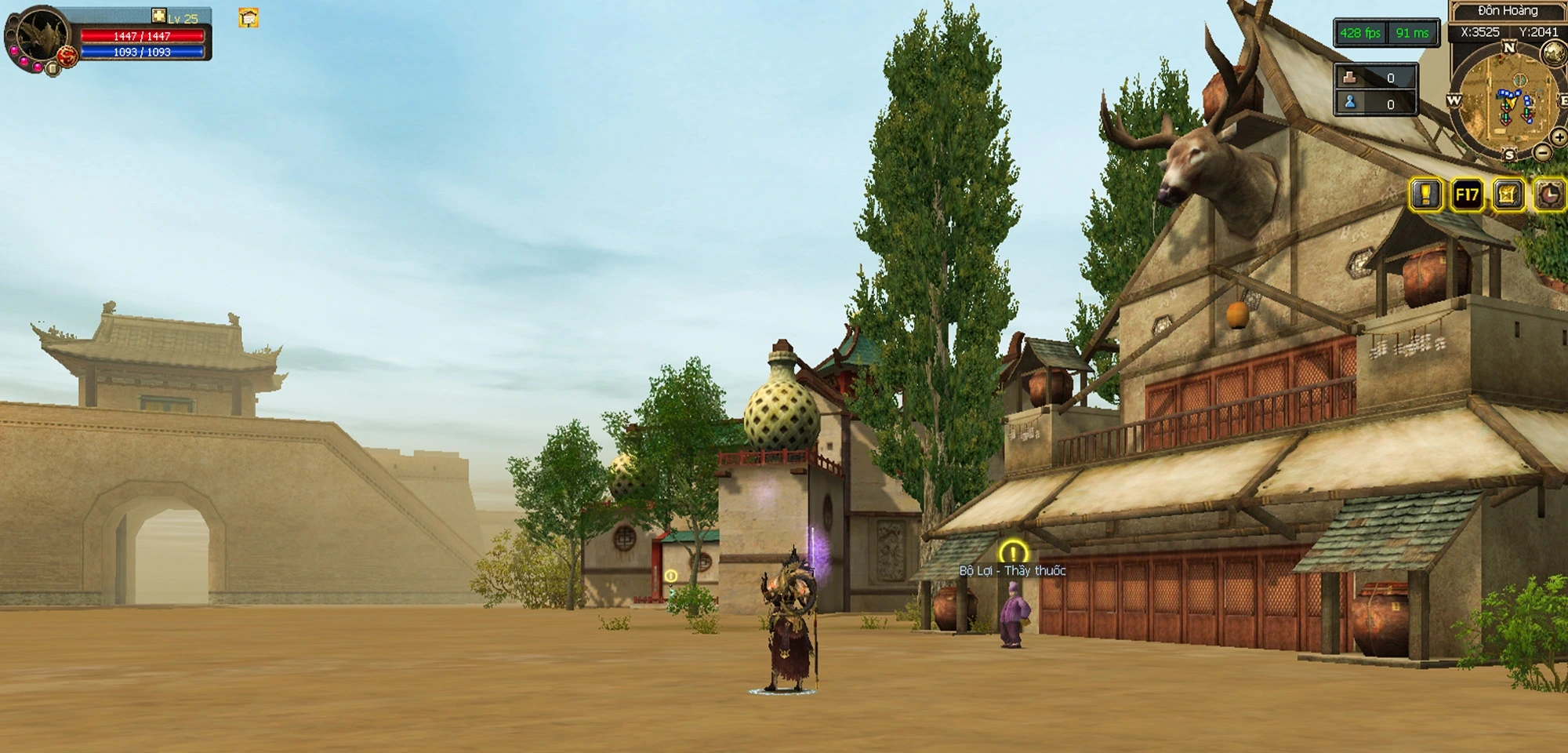Click the small scroll list button under portrait
Viewport: 1568px width, 753px height.
pos(53,69)
